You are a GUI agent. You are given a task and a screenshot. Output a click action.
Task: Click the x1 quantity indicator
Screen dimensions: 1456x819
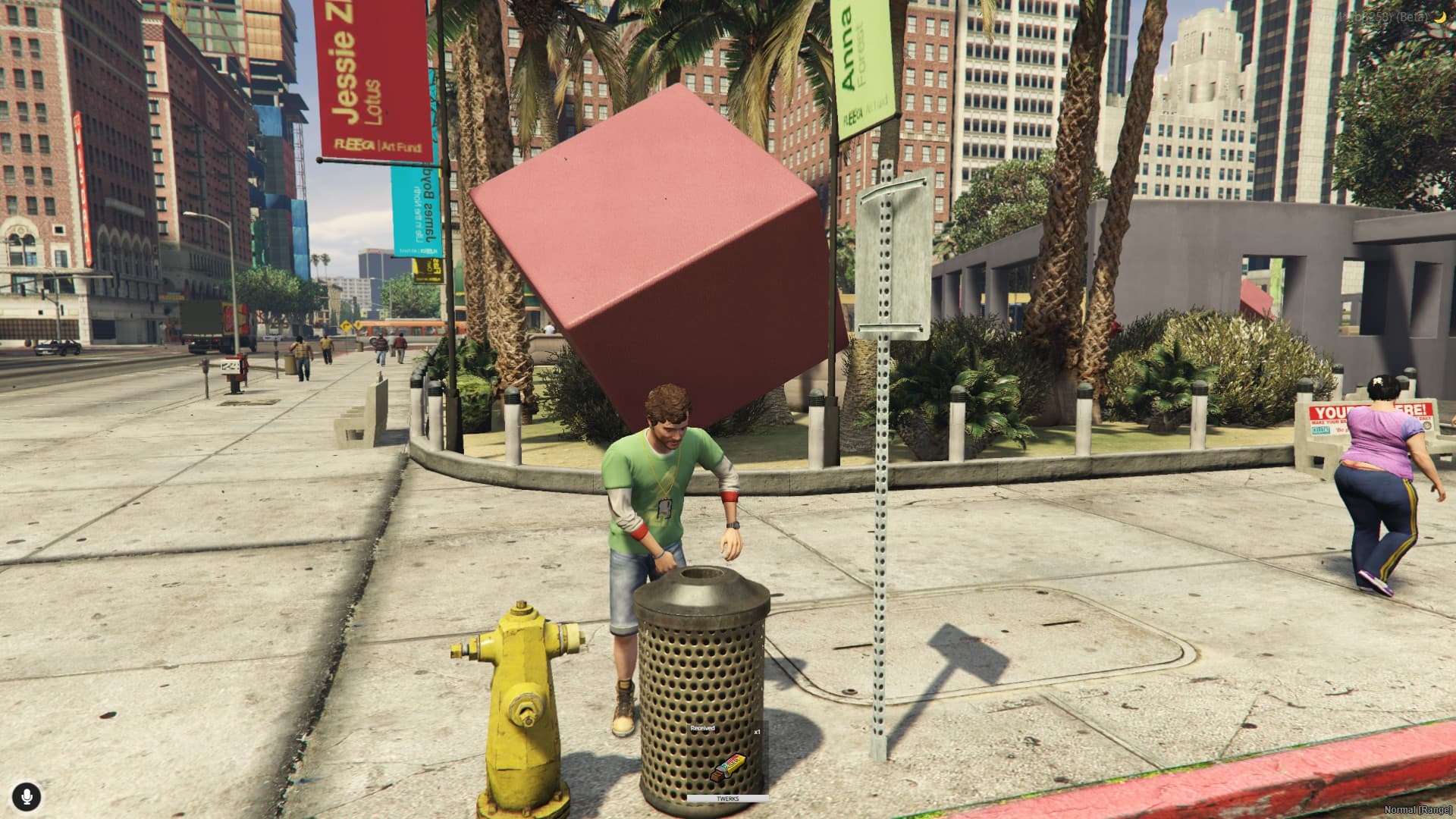click(755, 733)
